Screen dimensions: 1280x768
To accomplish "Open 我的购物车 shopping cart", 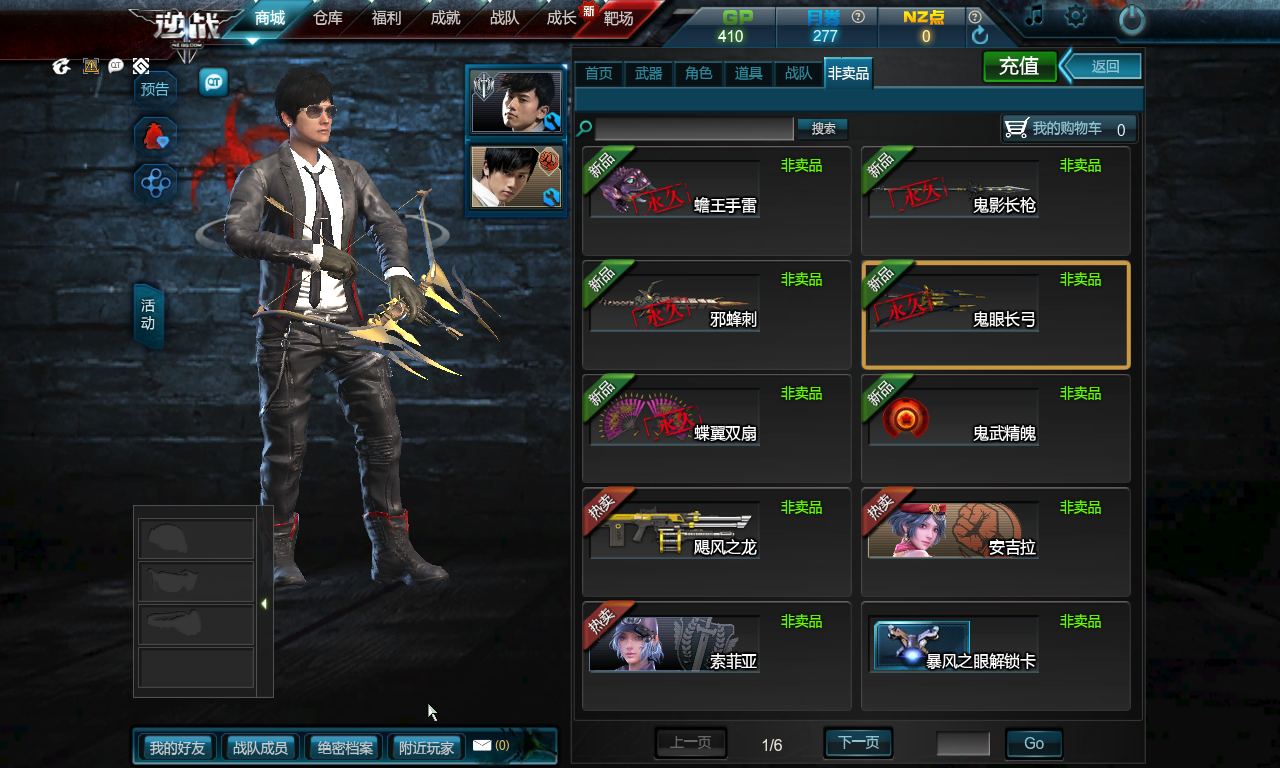I will [1069, 129].
